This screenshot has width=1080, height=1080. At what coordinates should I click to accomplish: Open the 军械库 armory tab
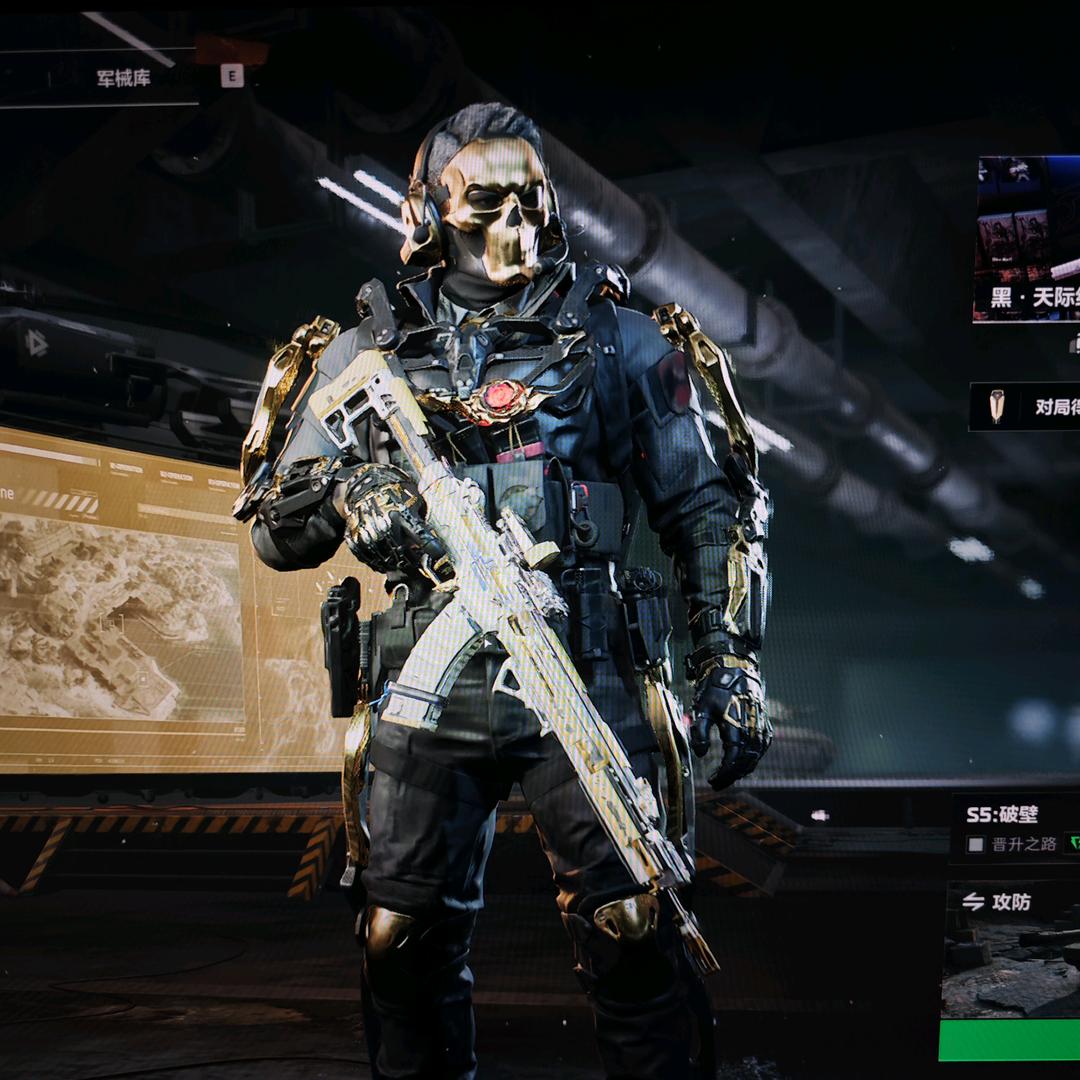coord(124,78)
